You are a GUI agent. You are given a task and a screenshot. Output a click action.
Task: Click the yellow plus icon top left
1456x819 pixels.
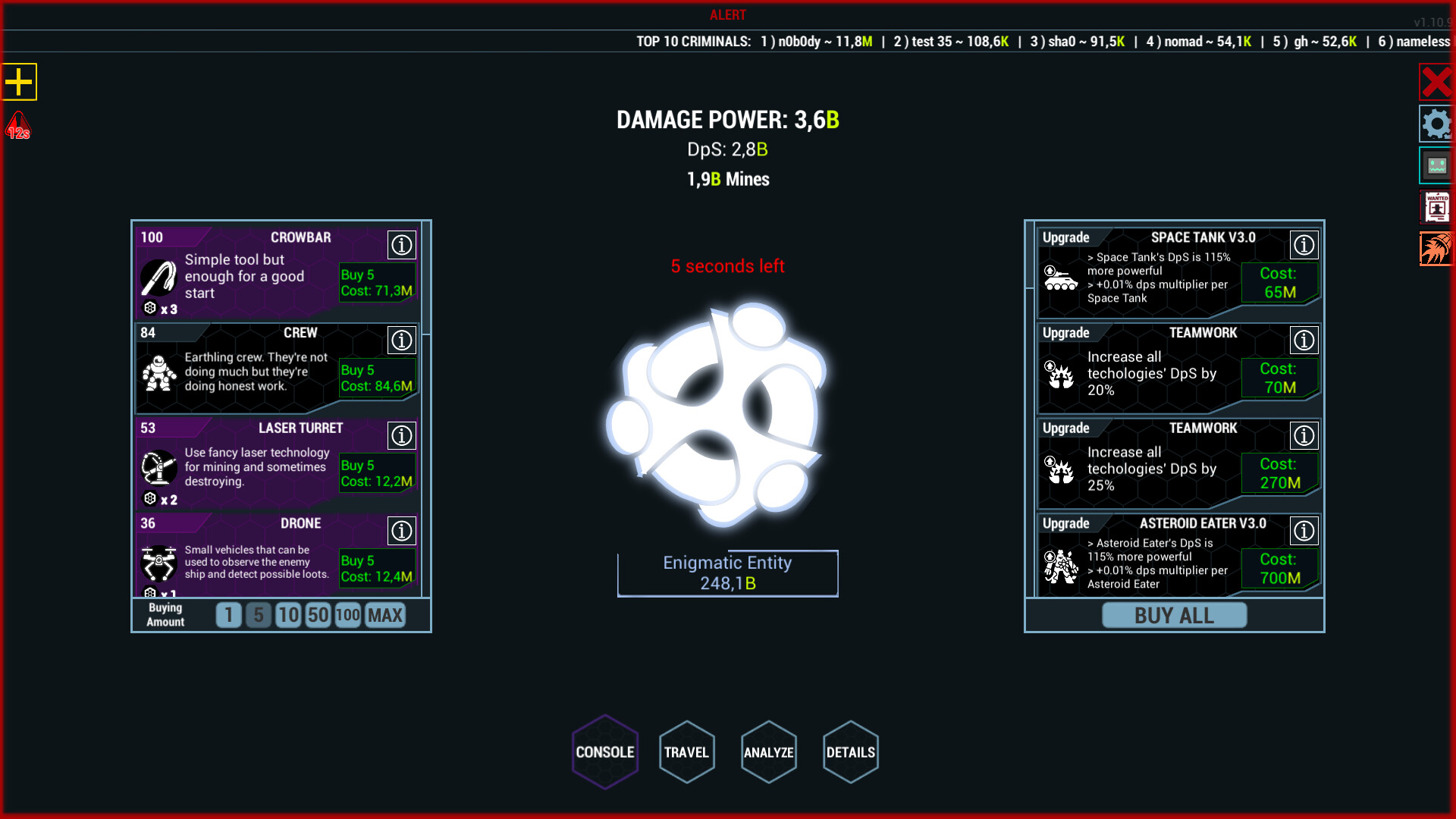[x=20, y=82]
